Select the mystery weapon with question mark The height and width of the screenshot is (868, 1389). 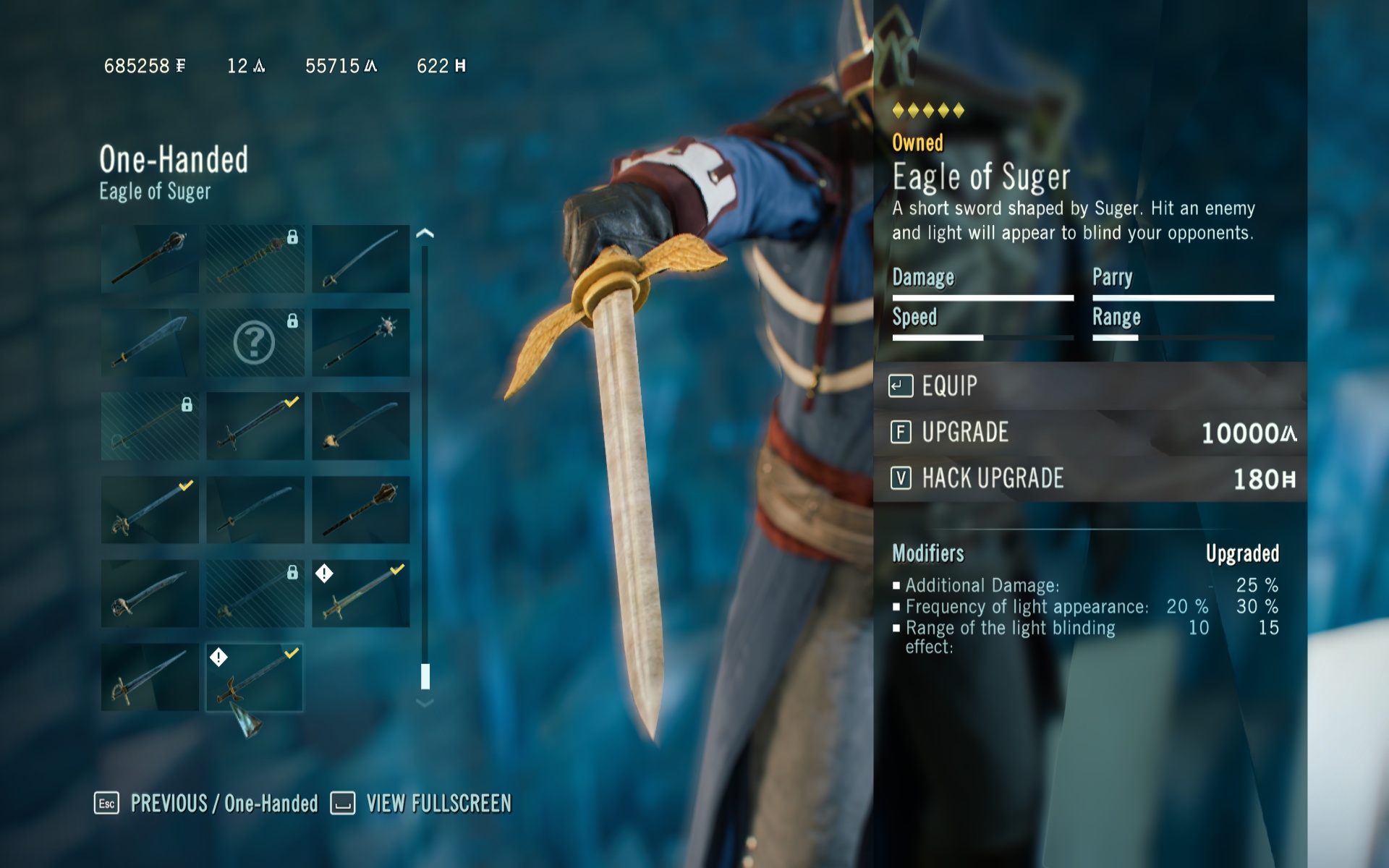pos(255,340)
